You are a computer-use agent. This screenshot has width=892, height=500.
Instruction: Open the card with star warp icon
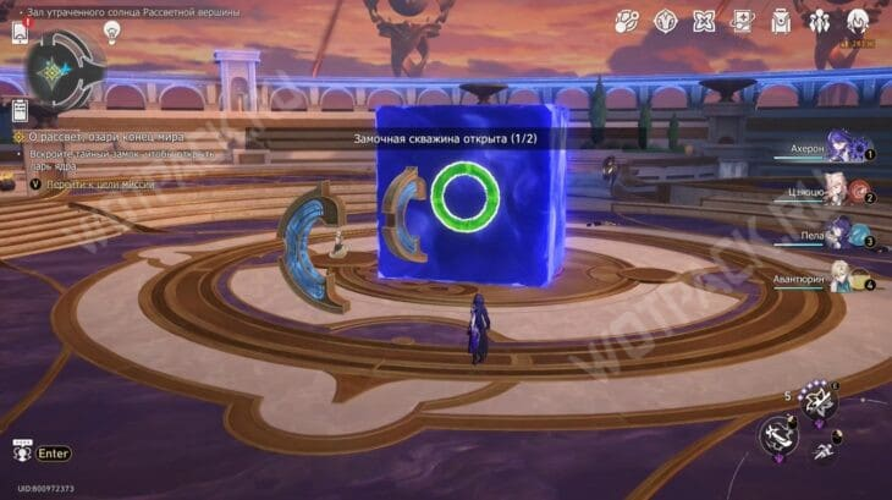click(743, 21)
